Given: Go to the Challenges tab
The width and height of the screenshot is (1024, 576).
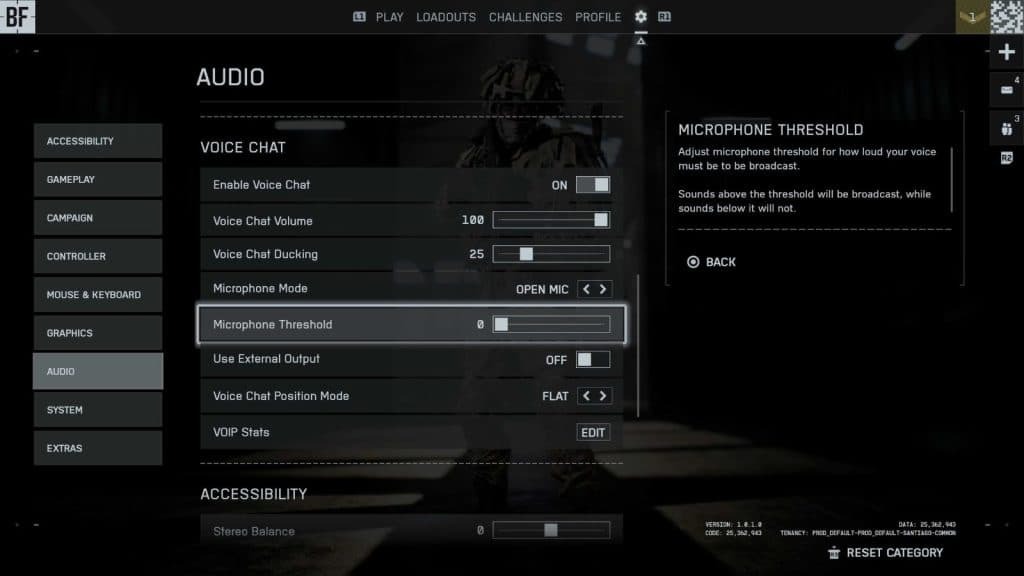Looking at the screenshot, I should tap(525, 17).
